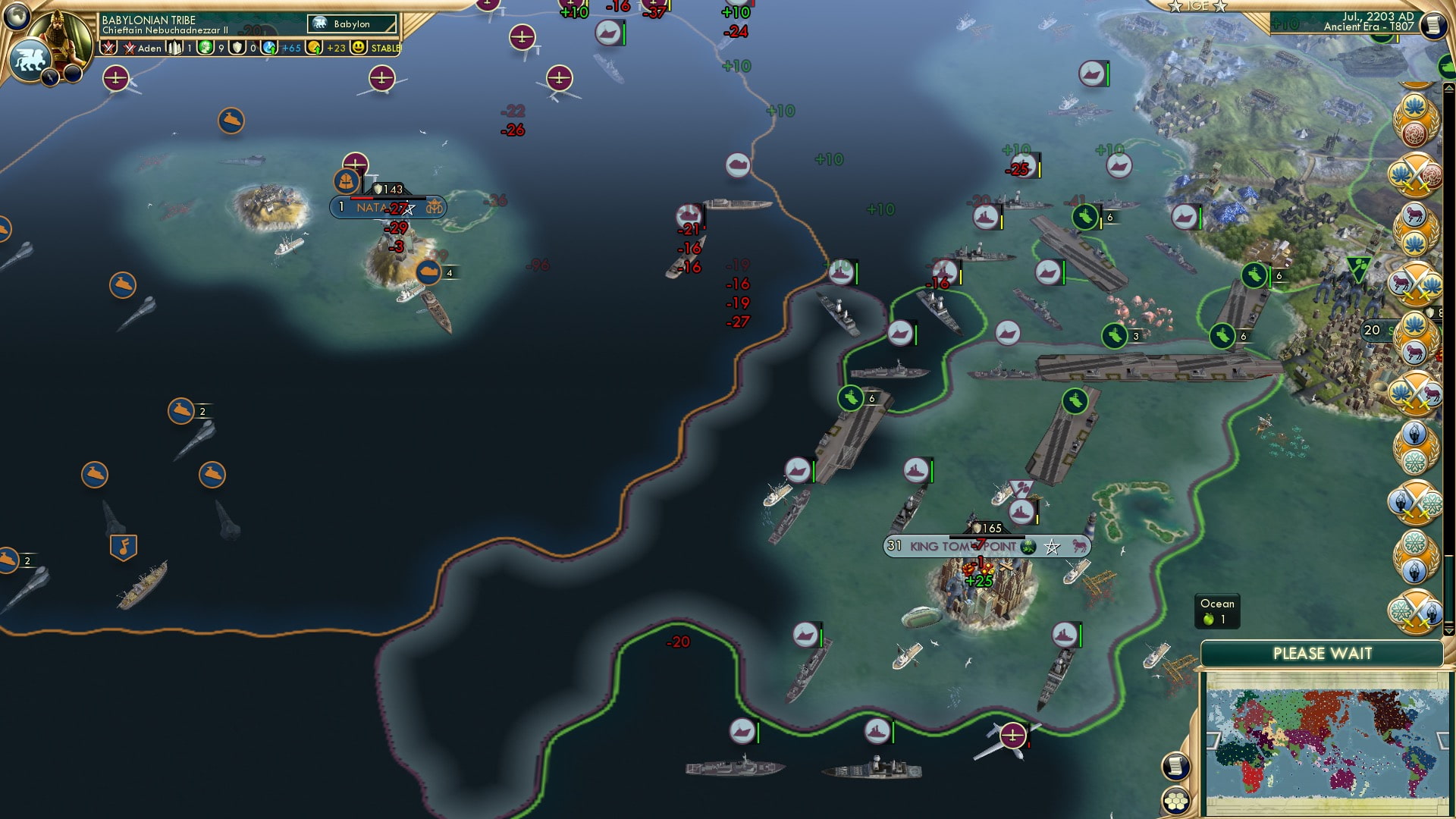Click the ram notification icon in right sidebar
Viewport: 1456px width, 819px height.
1415,215
